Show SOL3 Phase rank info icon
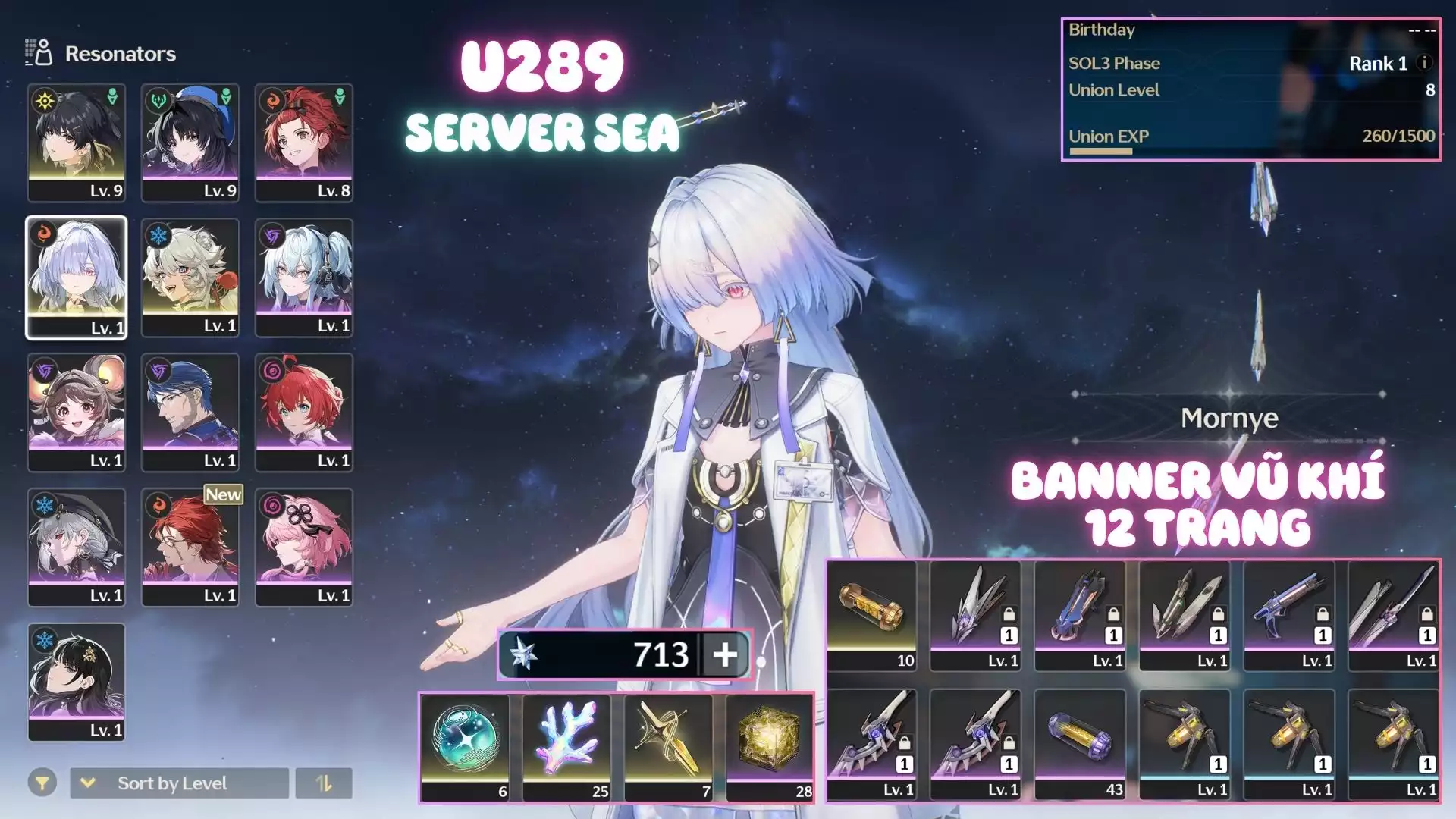 (1424, 63)
